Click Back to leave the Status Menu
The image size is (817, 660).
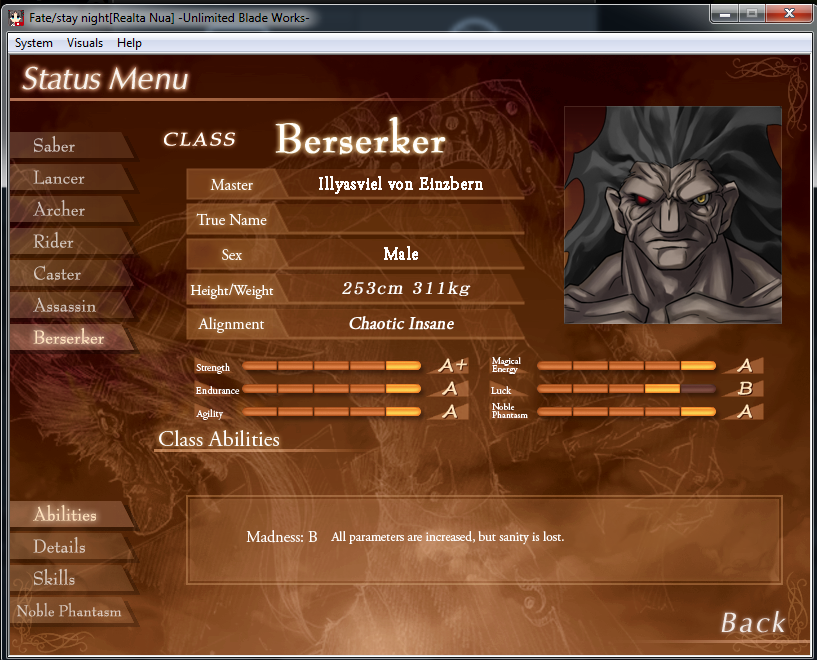tap(753, 623)
